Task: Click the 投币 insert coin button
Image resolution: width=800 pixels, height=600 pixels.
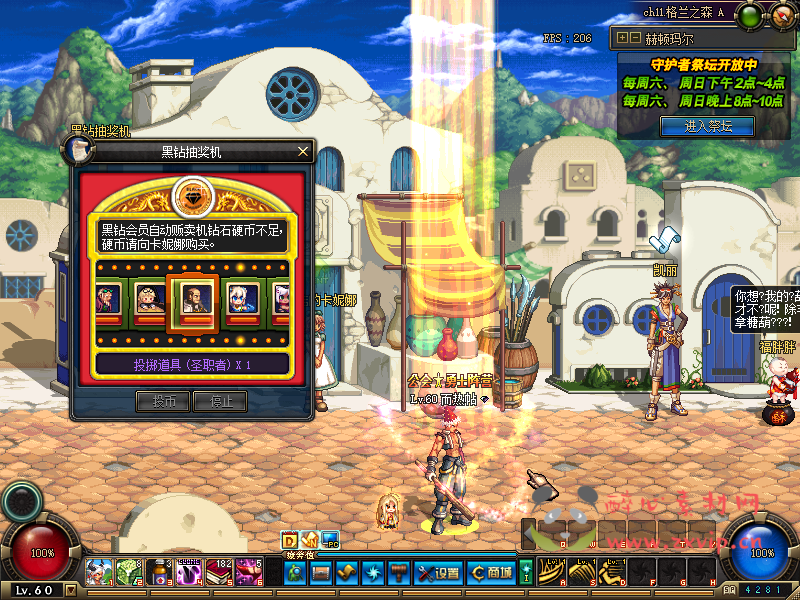Action: click(163, 401)
